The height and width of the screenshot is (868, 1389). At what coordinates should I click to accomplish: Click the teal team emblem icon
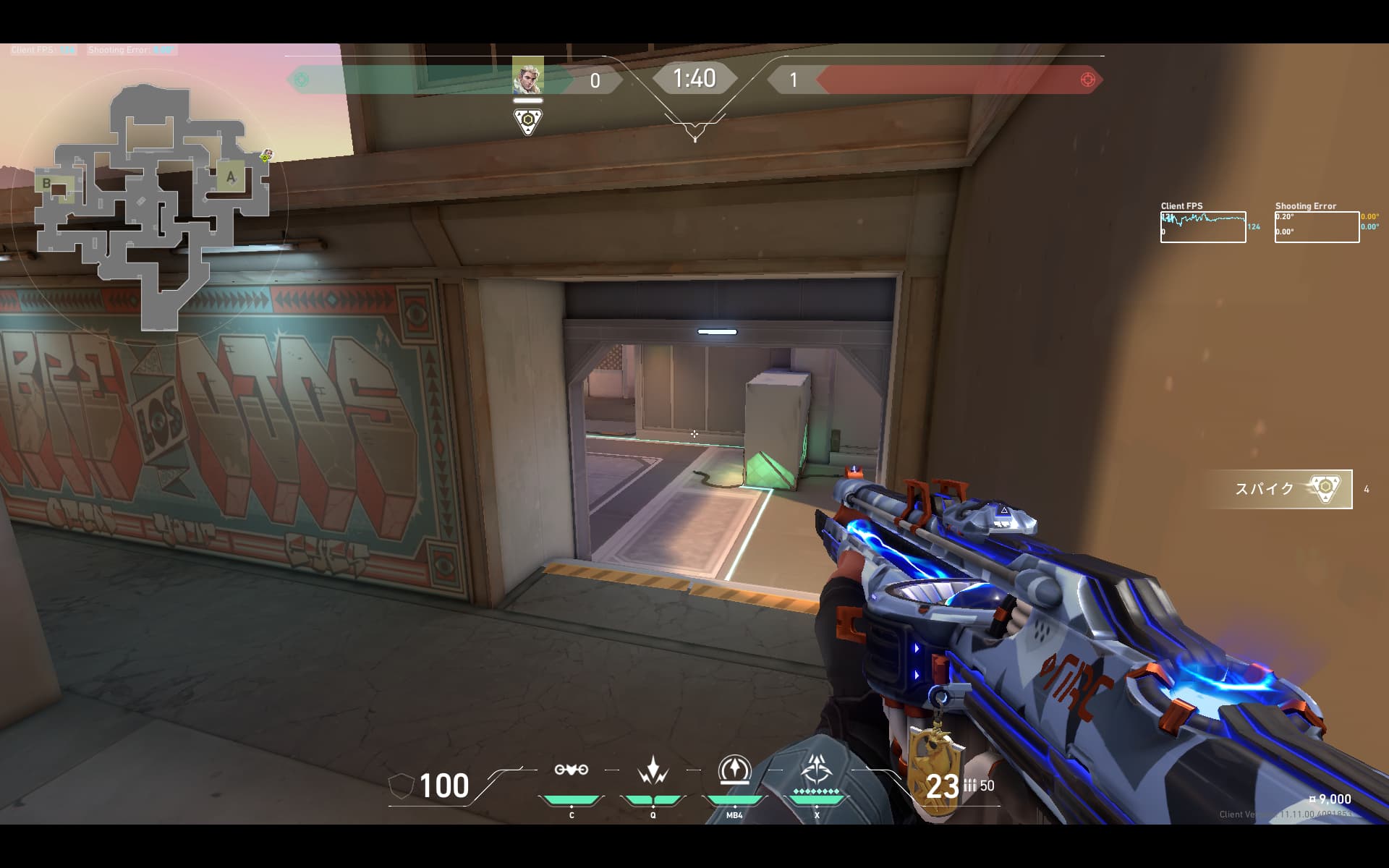[x=302, y=80]
